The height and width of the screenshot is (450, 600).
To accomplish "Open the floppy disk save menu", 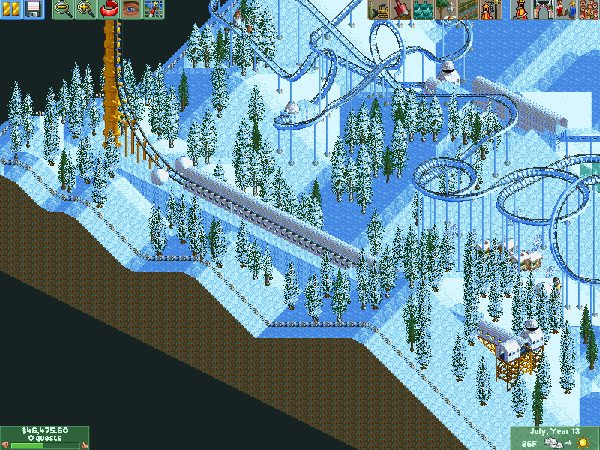I will coord(32,9).
